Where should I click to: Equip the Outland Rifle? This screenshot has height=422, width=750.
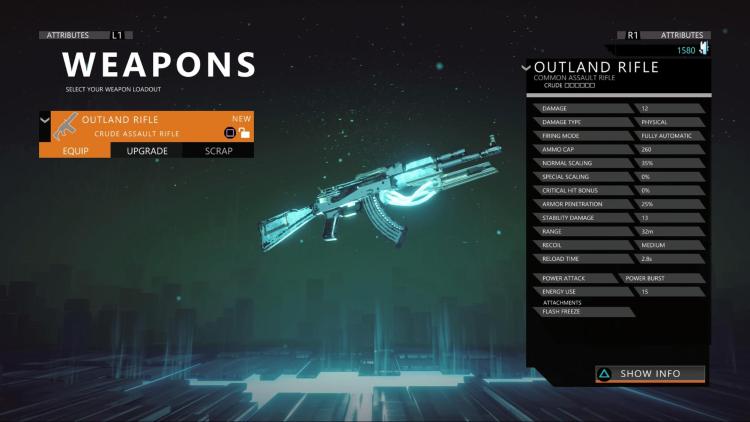tap(75, 151)
